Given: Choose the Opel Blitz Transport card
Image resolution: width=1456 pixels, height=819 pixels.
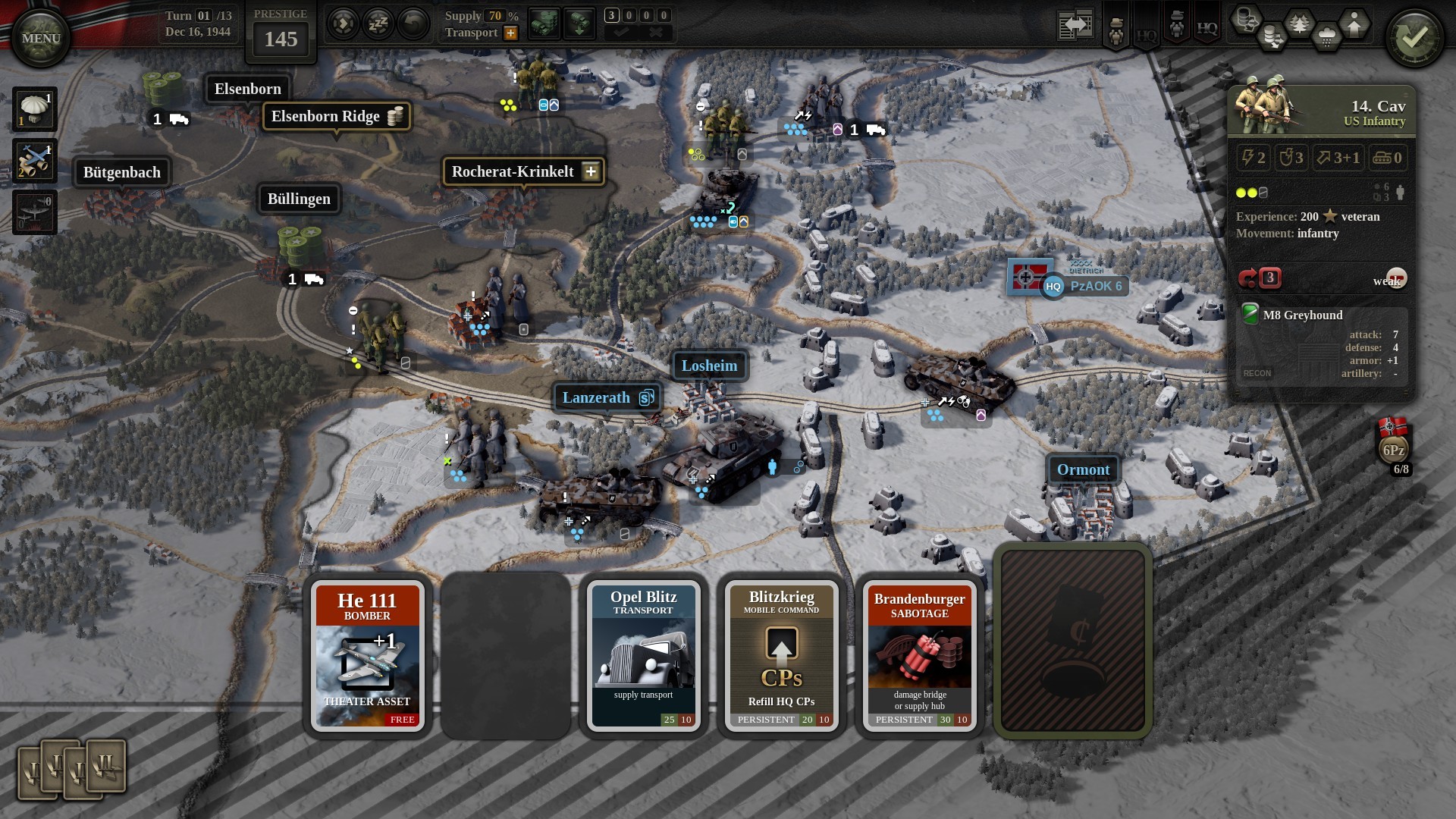Looking at the screenshot, I should click(x=643, y=655).
